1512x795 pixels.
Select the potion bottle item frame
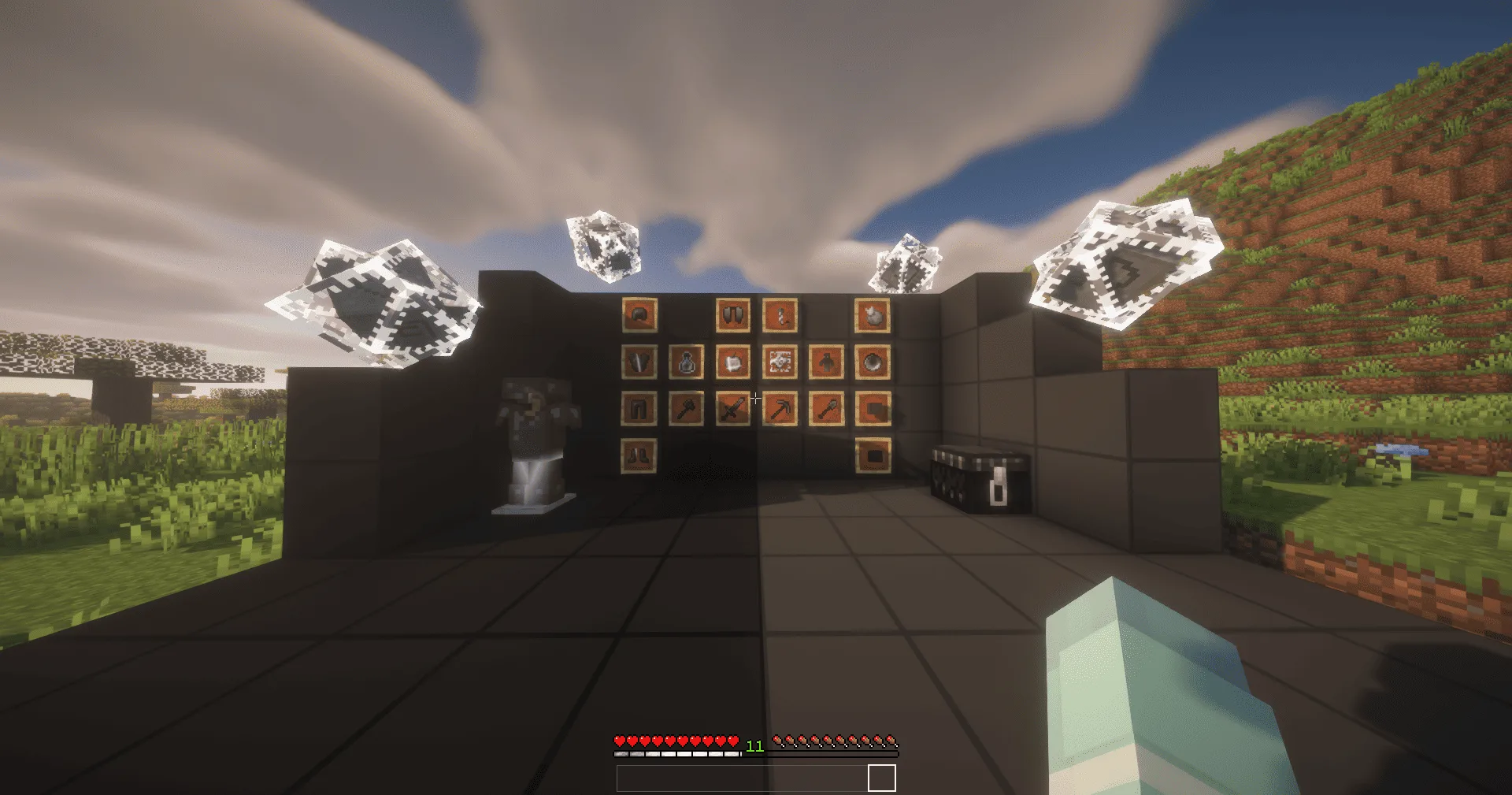[x=687, y=361]
